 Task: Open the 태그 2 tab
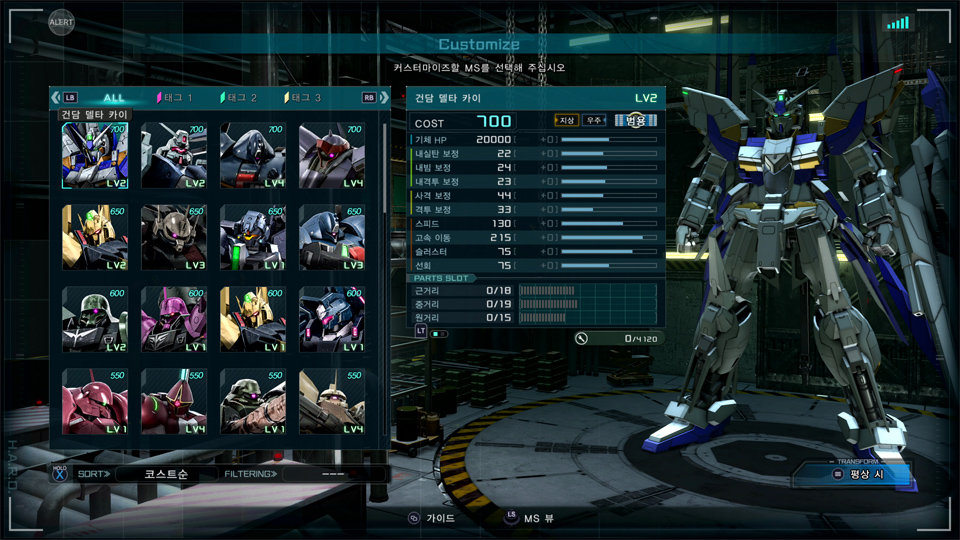pyautogui.click(x=239, y=98)
